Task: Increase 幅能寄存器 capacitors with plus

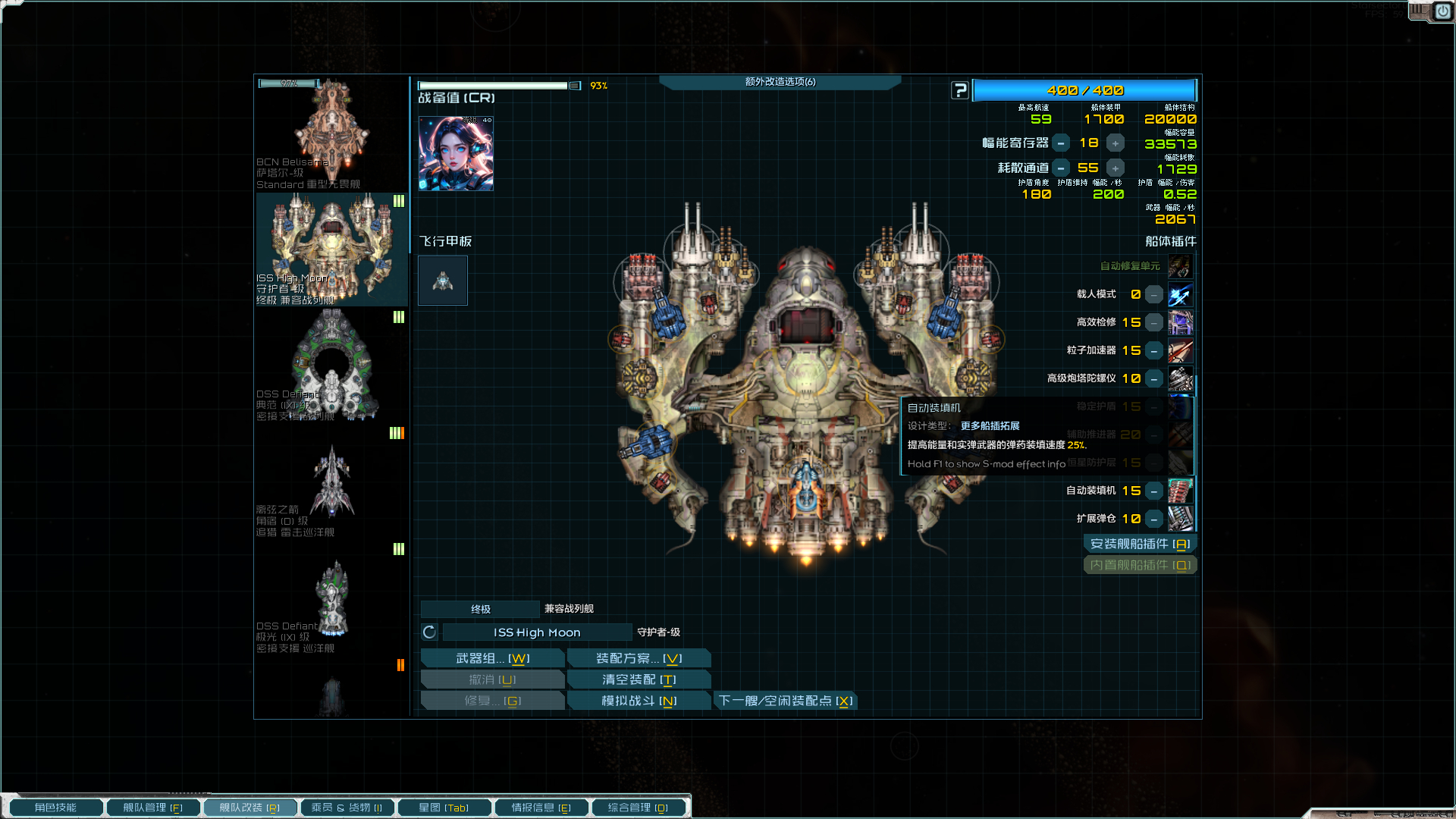Action: pos(1116,143)
